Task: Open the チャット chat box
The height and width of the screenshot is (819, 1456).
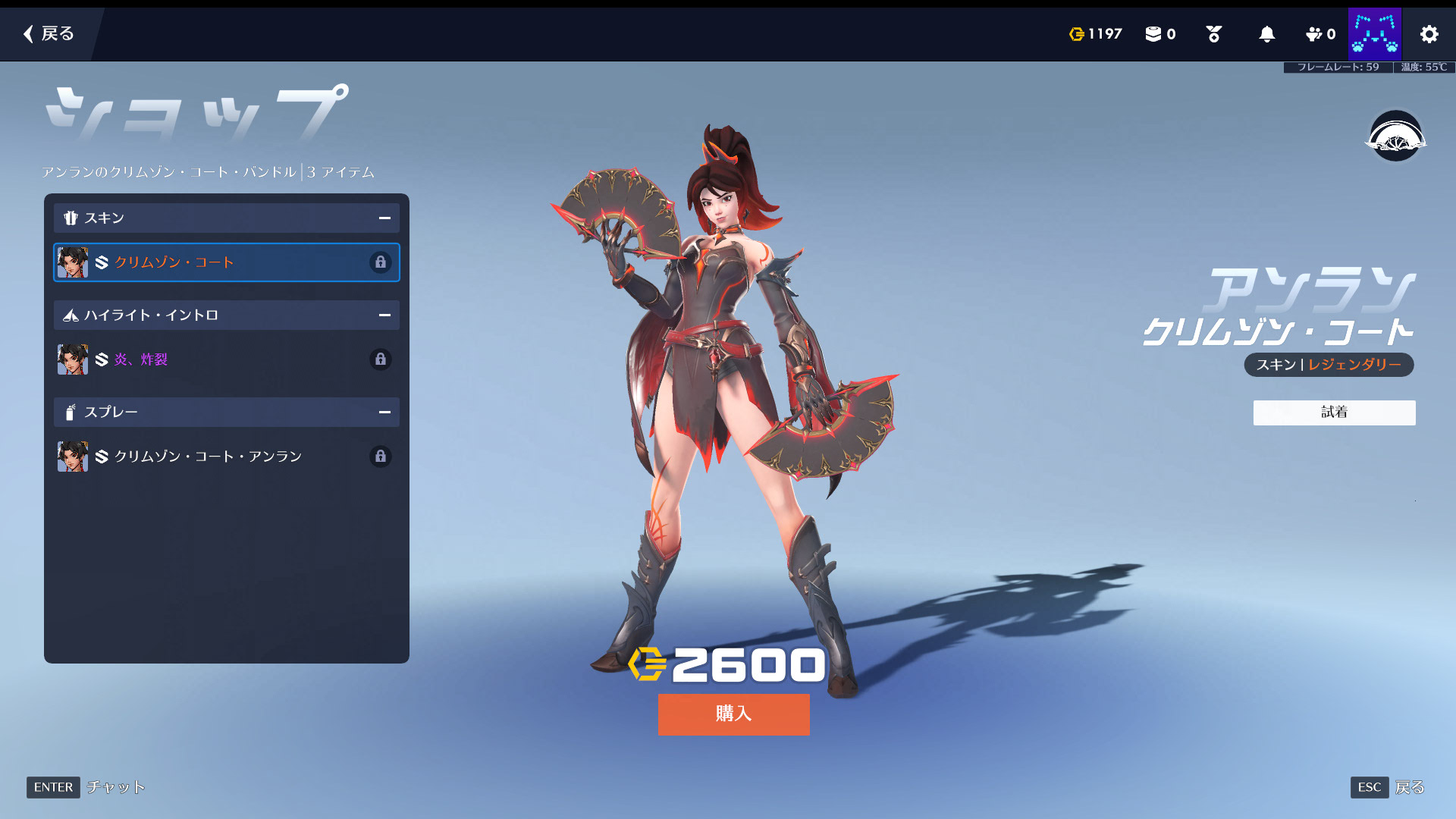Action: tap(115, 787)
